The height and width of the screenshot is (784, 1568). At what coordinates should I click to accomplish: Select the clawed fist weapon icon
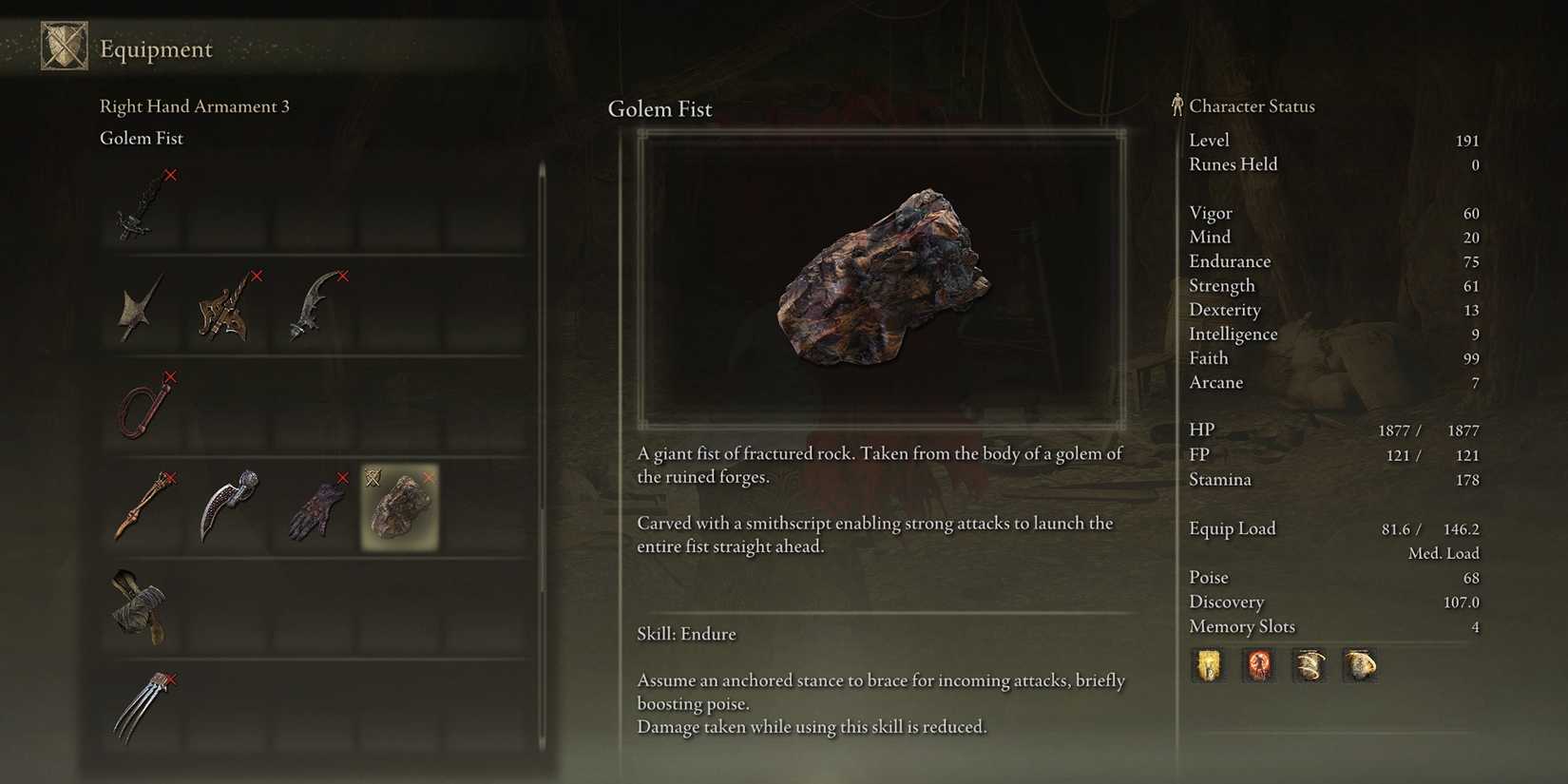pyautogui.click(x=141, y=708)
